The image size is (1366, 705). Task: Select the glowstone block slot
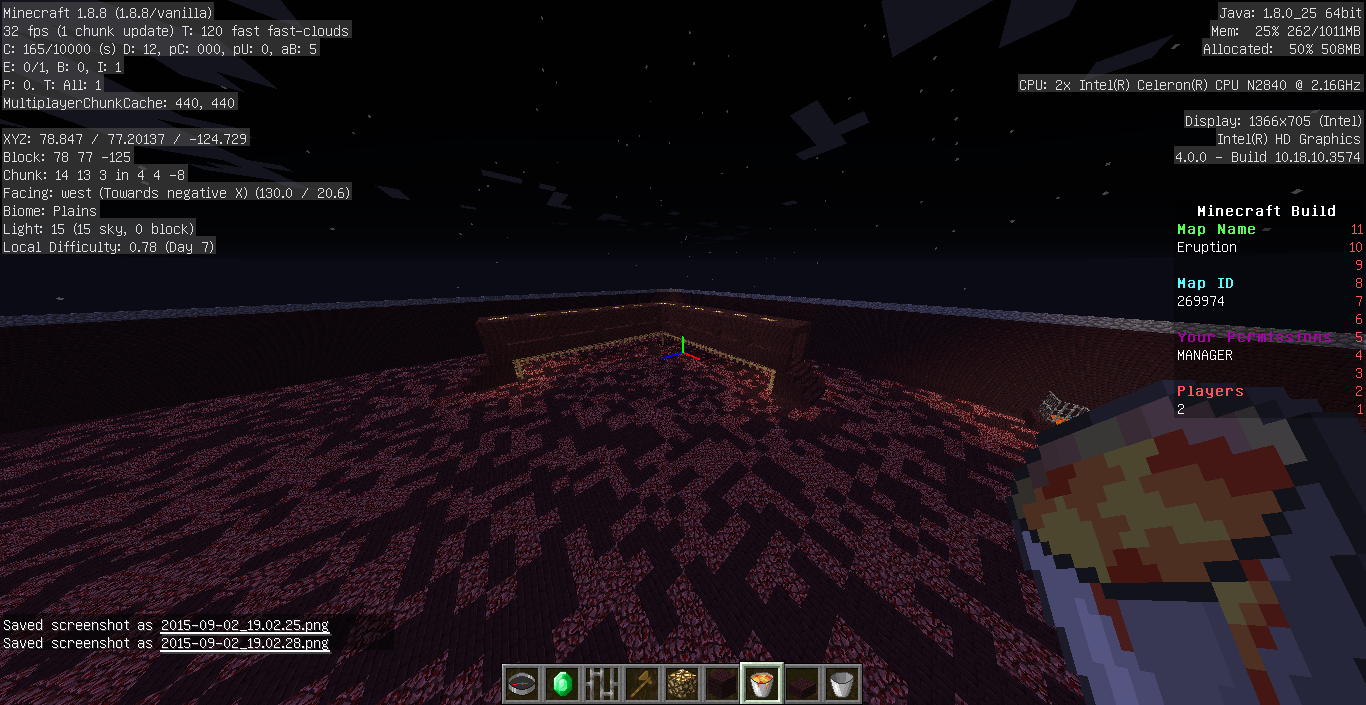point(683,684)
